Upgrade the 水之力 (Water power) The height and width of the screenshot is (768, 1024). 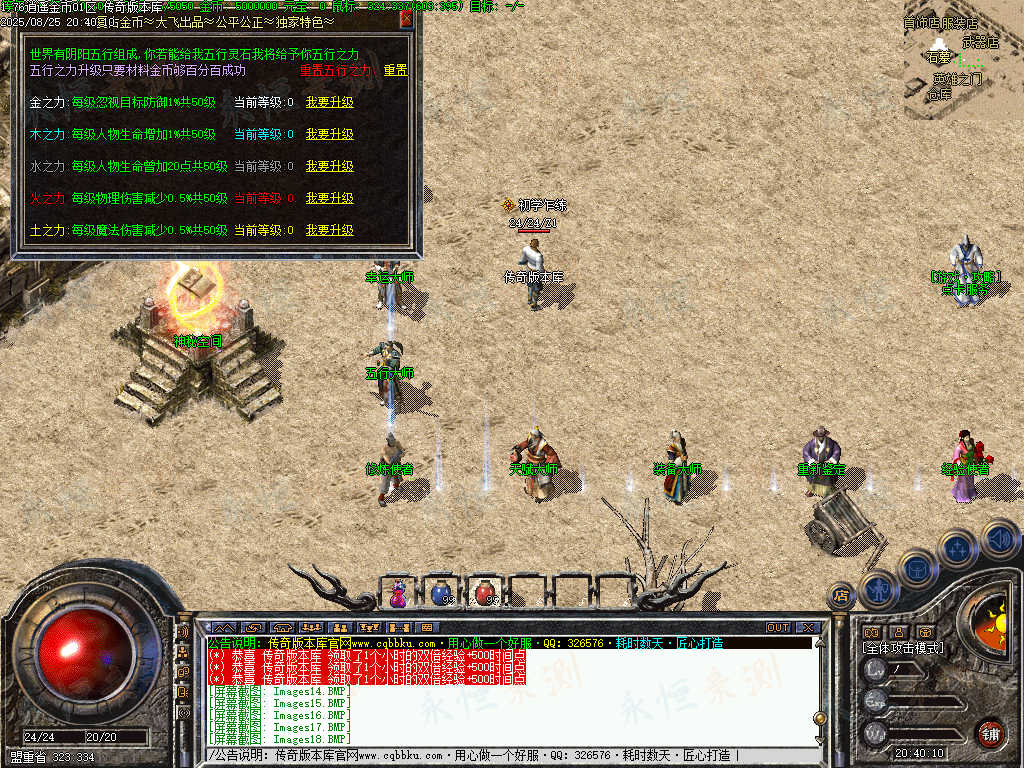329,166
